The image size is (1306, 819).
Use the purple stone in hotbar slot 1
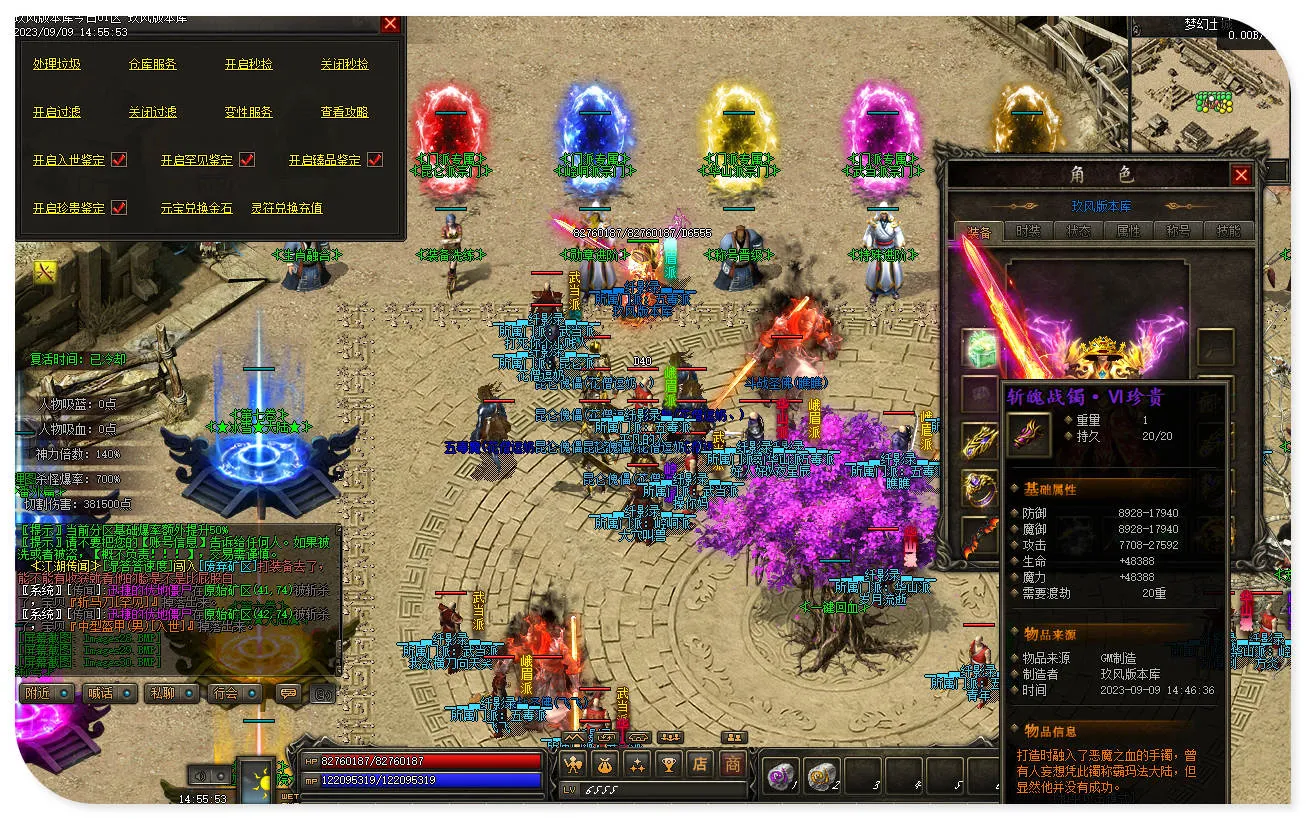coord(779,775)
